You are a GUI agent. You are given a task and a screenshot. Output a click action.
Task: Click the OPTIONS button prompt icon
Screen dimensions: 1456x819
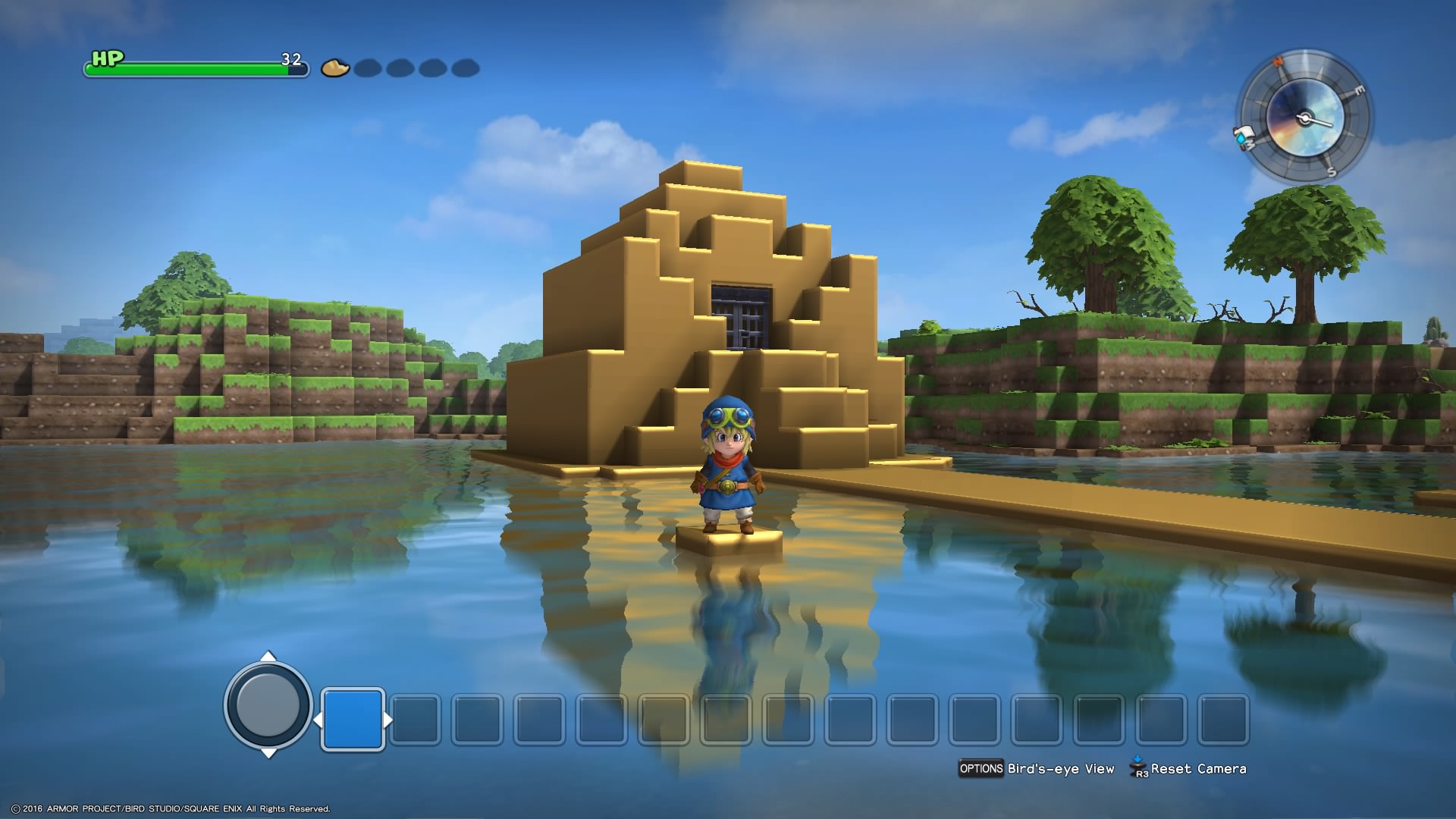981,768
